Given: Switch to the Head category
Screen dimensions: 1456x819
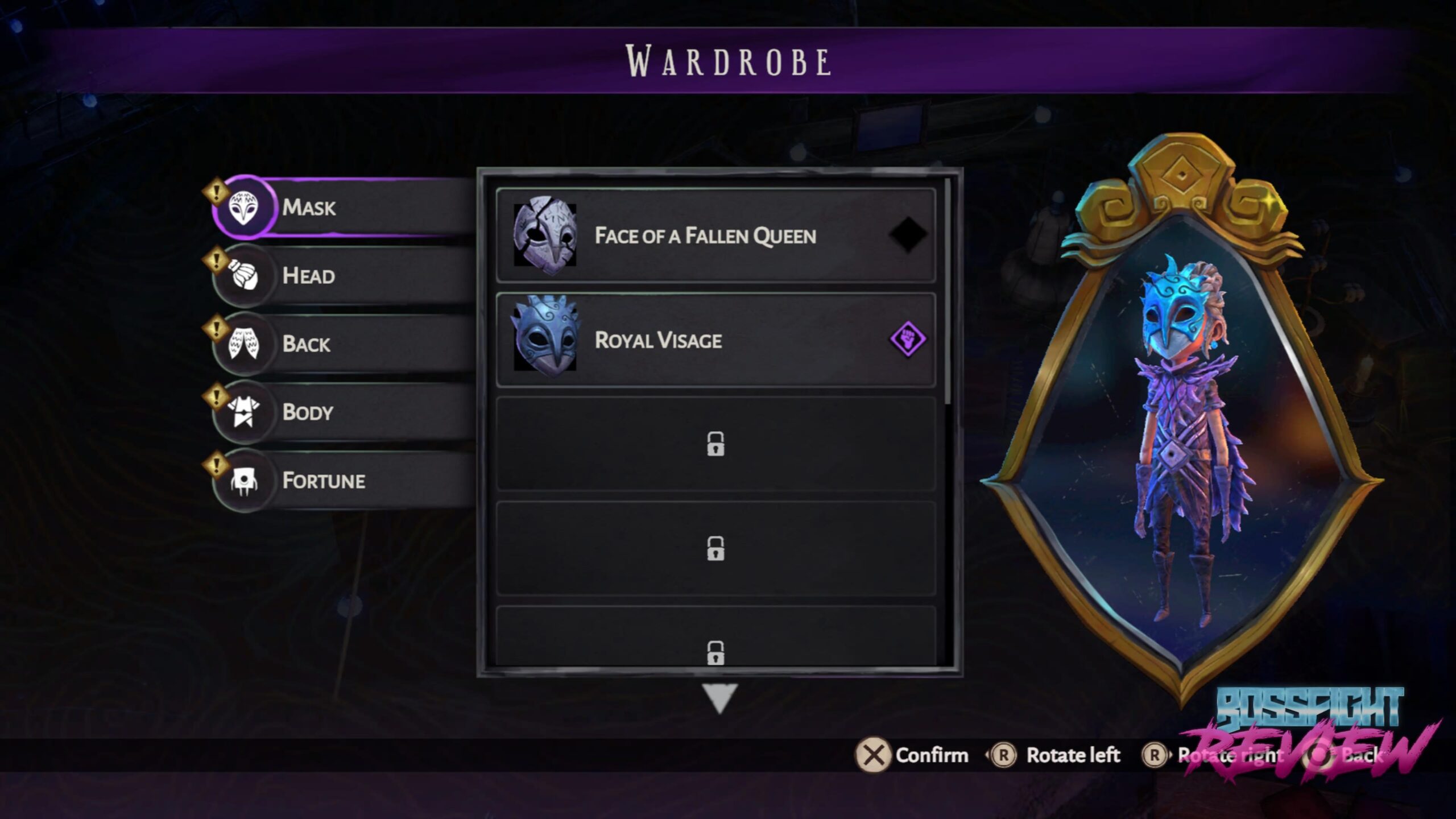Looking at the screenshot, I should 341,276.
